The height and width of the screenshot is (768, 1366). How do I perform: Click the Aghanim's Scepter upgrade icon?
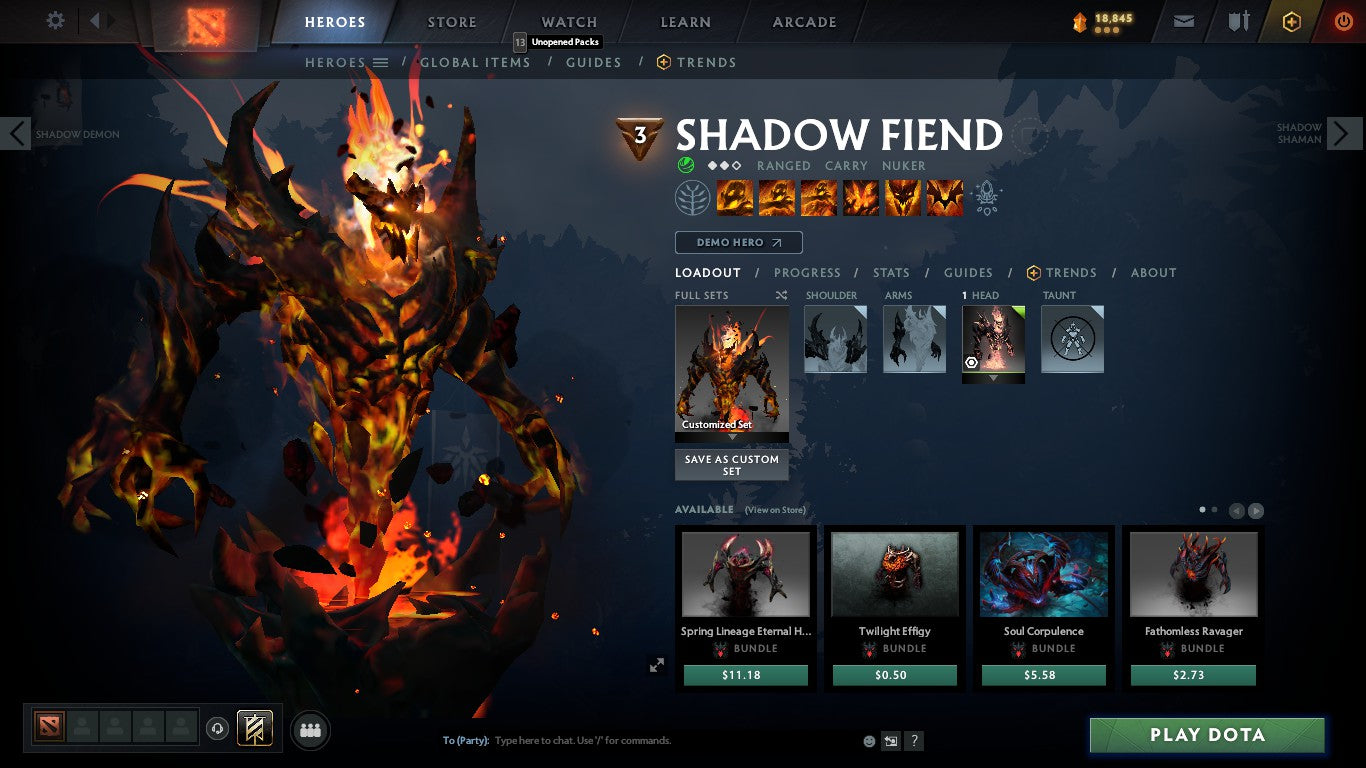988,197
